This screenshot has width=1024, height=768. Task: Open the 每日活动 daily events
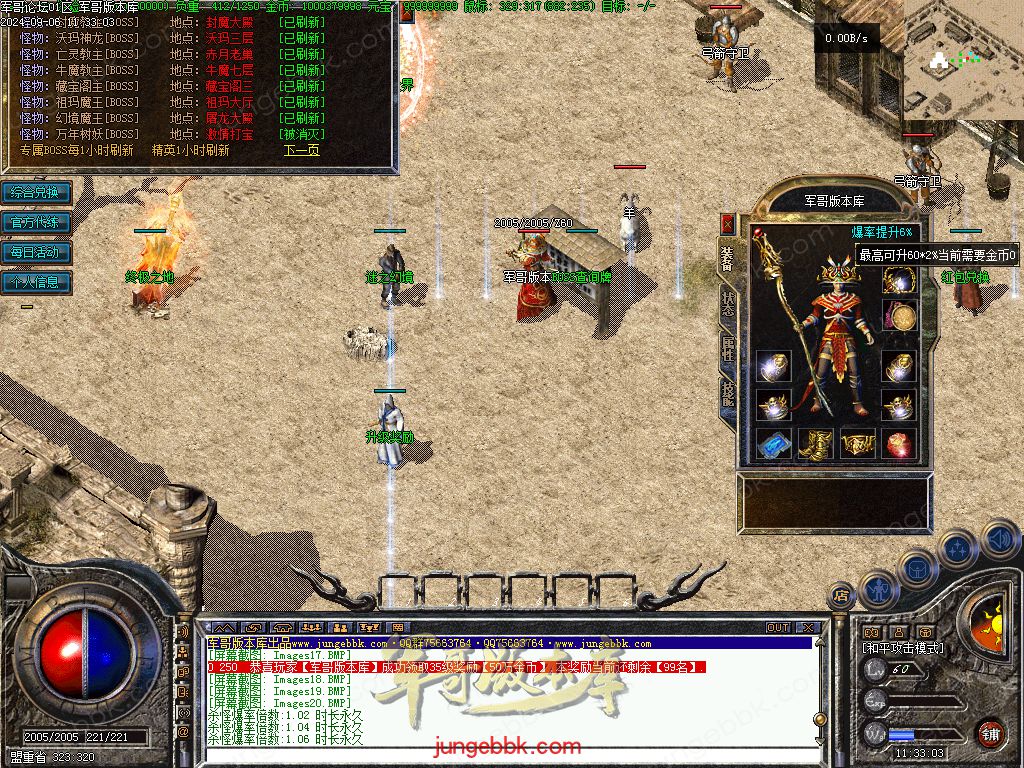click(36, 252)
